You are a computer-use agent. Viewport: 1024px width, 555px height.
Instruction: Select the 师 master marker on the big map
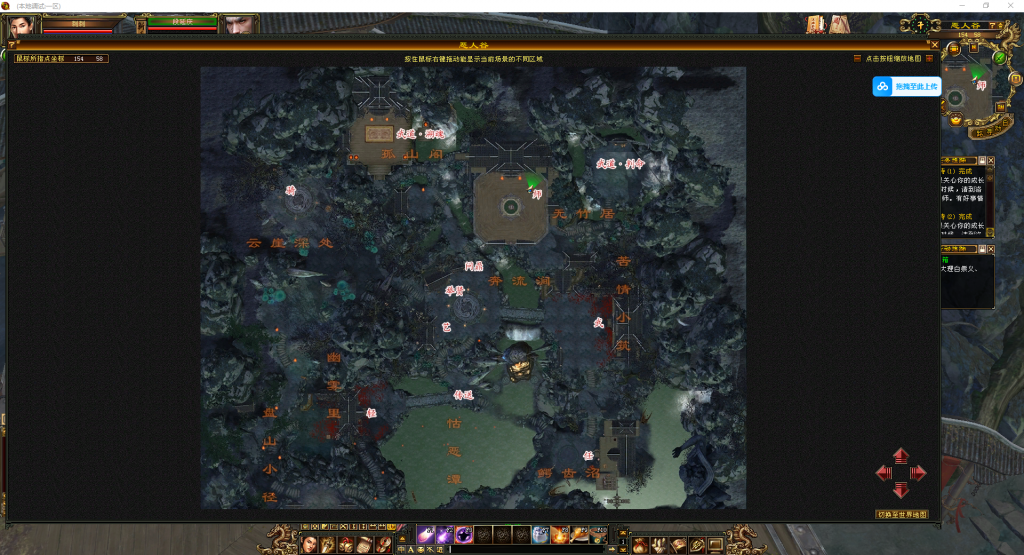click(x=537, y=194)
